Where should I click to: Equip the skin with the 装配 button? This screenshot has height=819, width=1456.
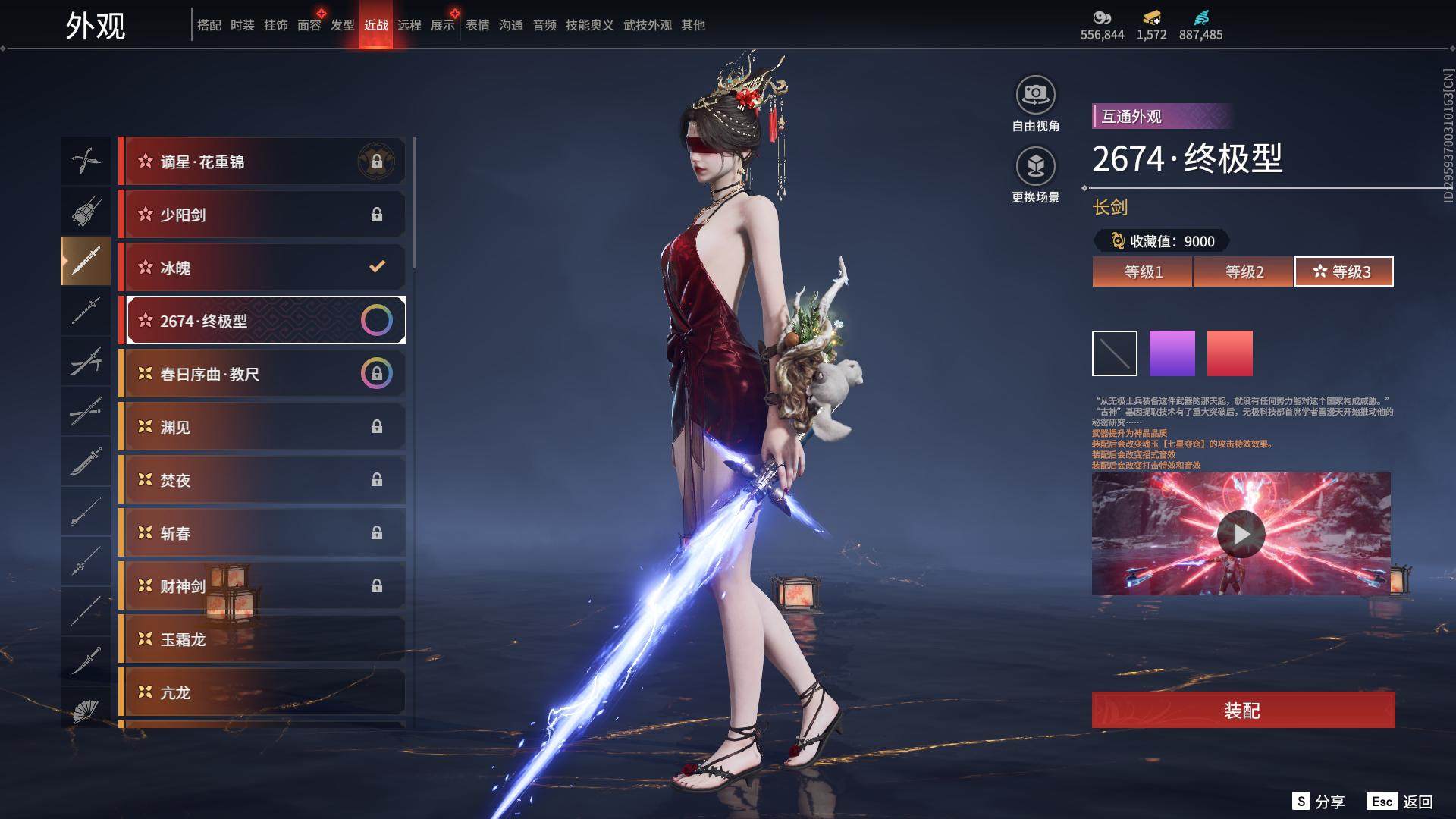click(x=1242, y=710)
